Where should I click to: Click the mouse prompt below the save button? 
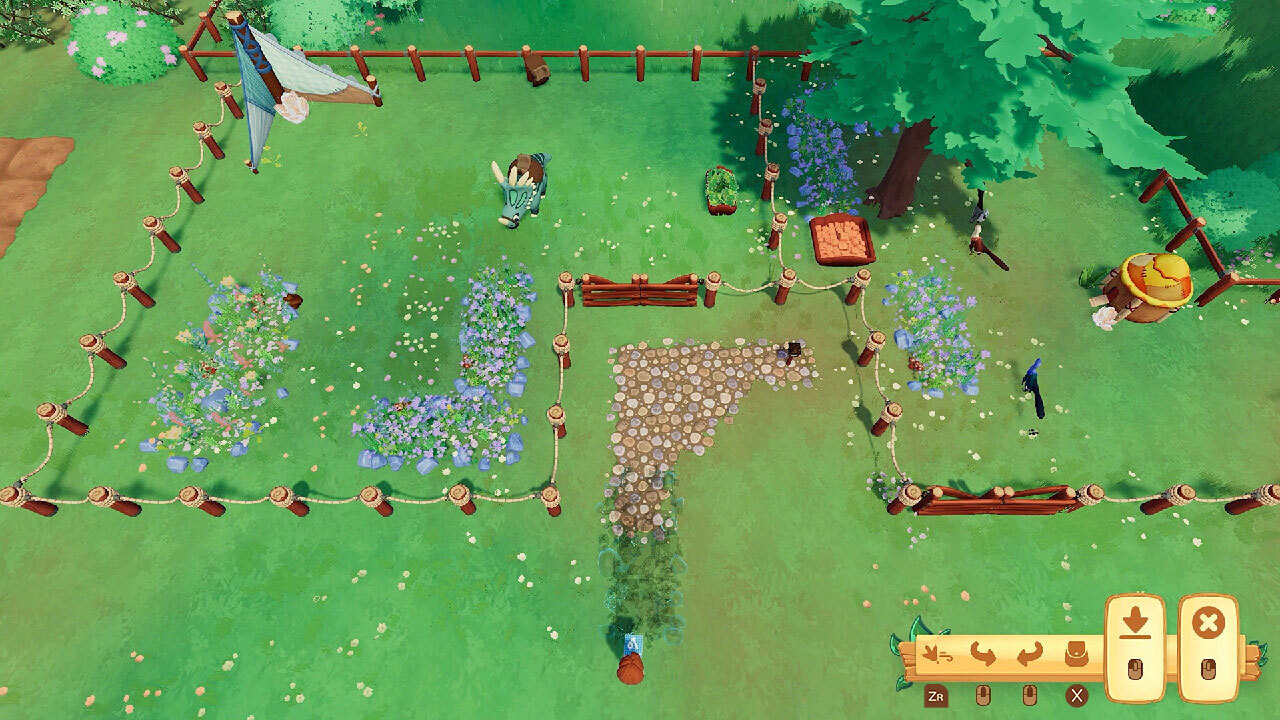(1135, 668)
